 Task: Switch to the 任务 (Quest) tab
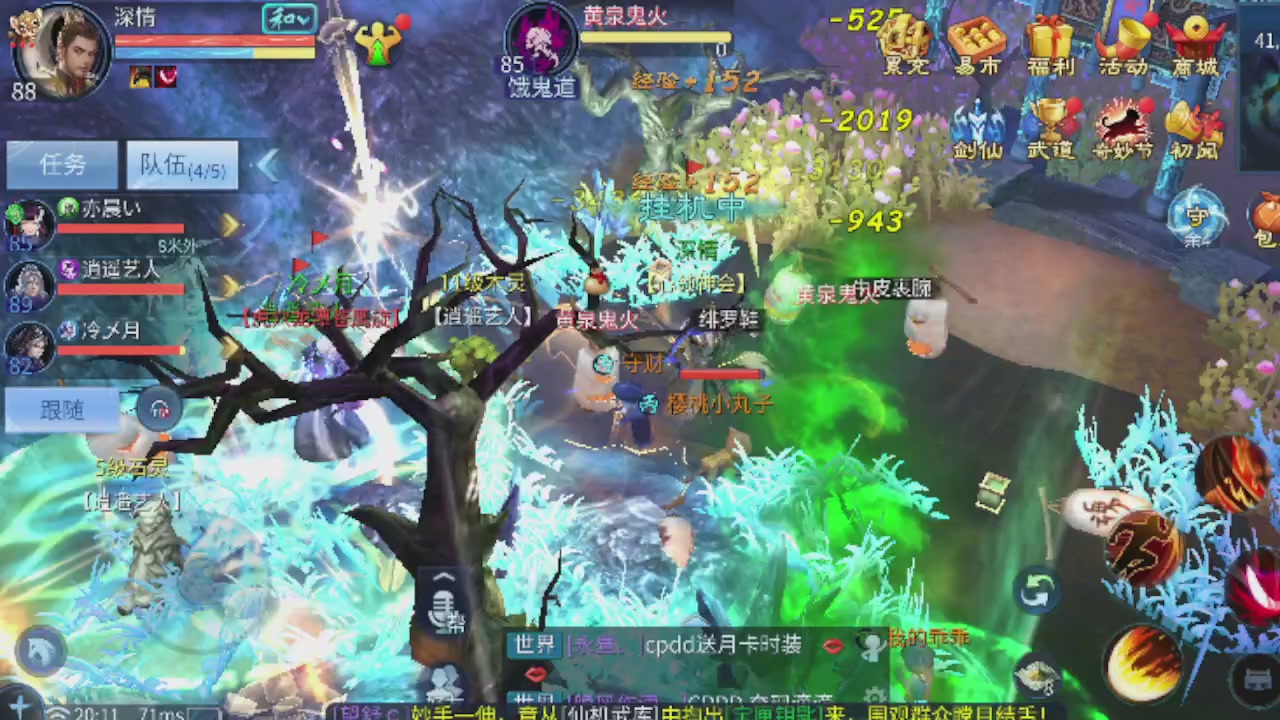click(62, 165)
